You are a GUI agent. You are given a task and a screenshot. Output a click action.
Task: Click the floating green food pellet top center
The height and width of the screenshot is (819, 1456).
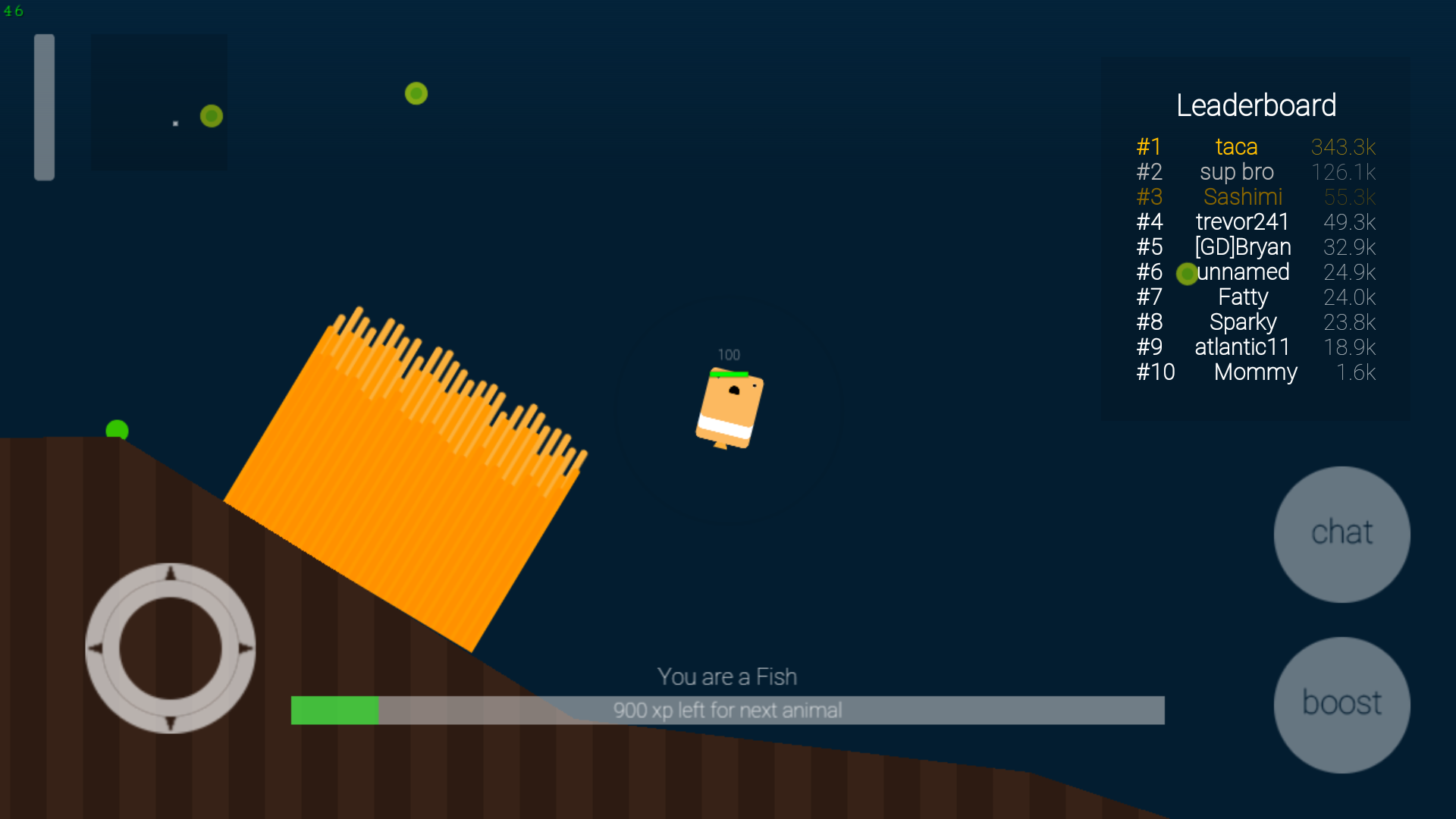[x=416, y=93]
